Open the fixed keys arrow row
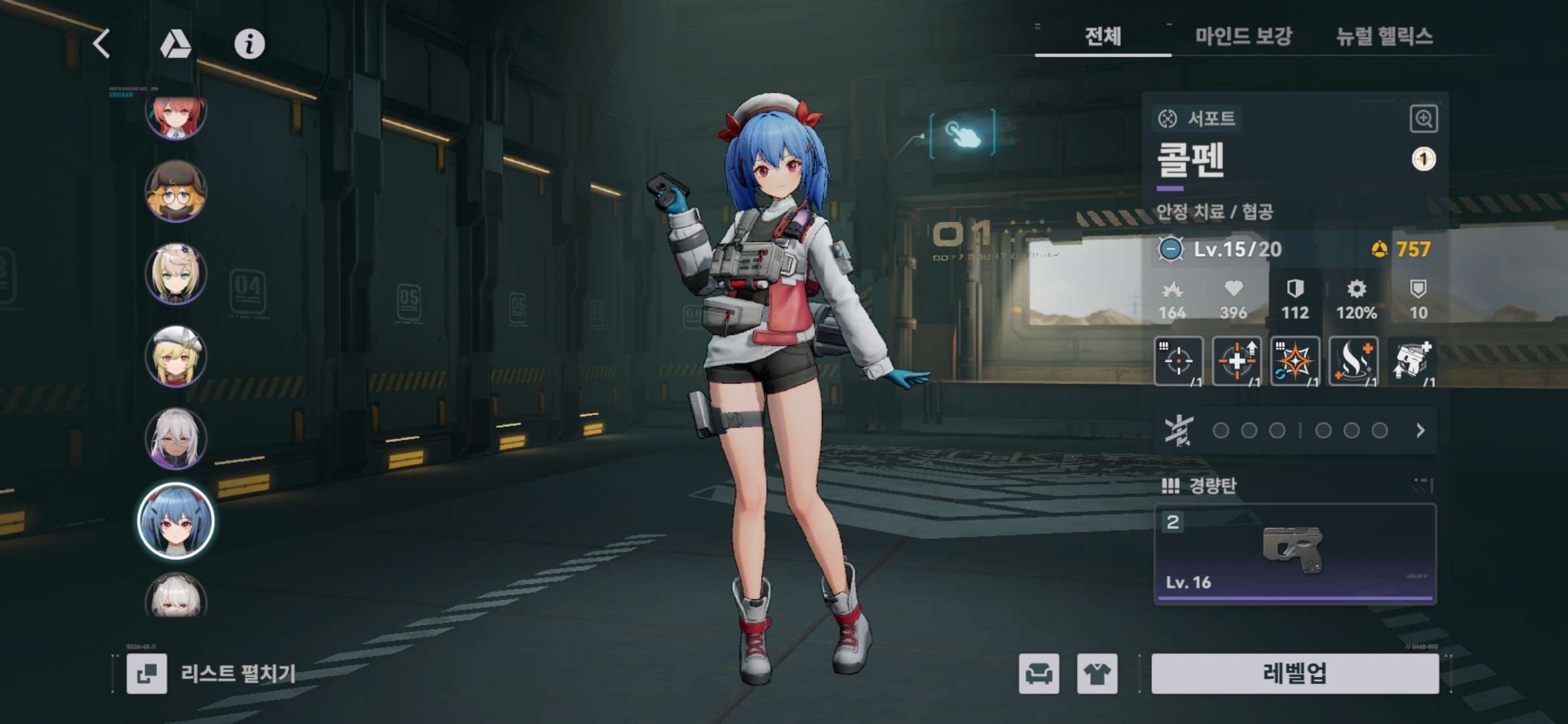The height and width of the screenshot is (724, 1568). (x=1420, y=430)
